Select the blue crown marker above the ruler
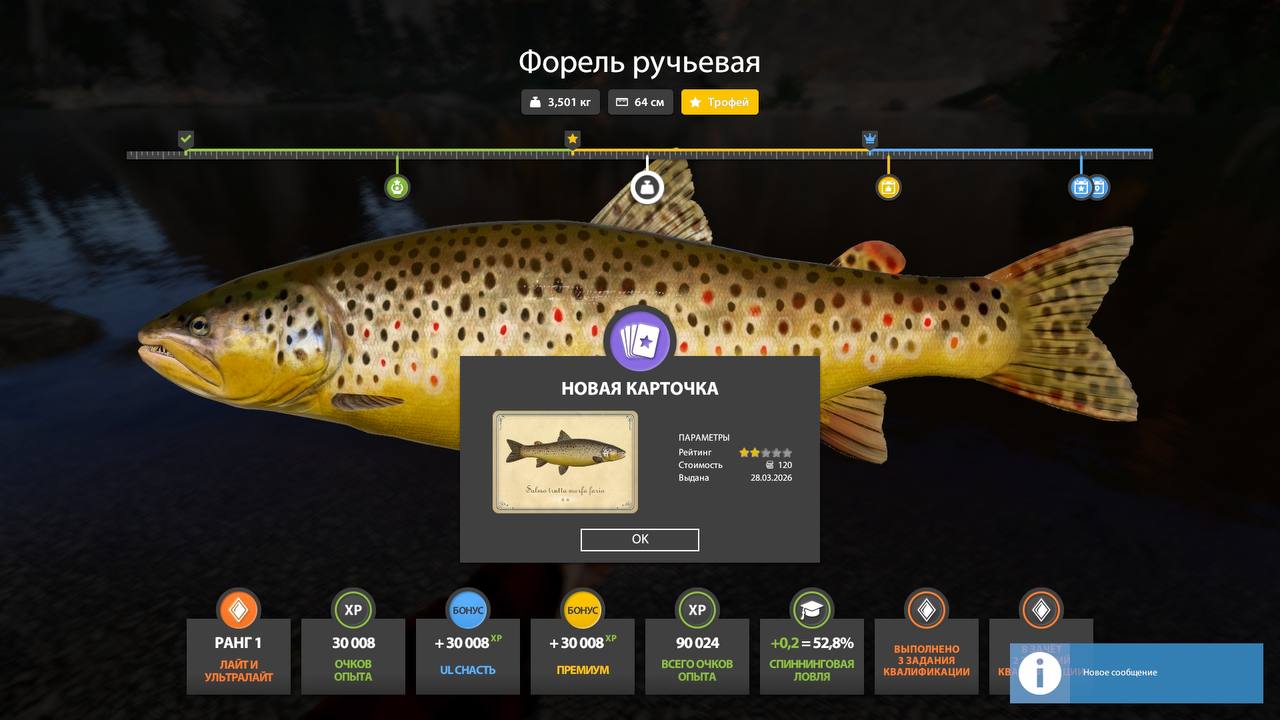Screen dimensions: 1280x720 pos(867,139)
